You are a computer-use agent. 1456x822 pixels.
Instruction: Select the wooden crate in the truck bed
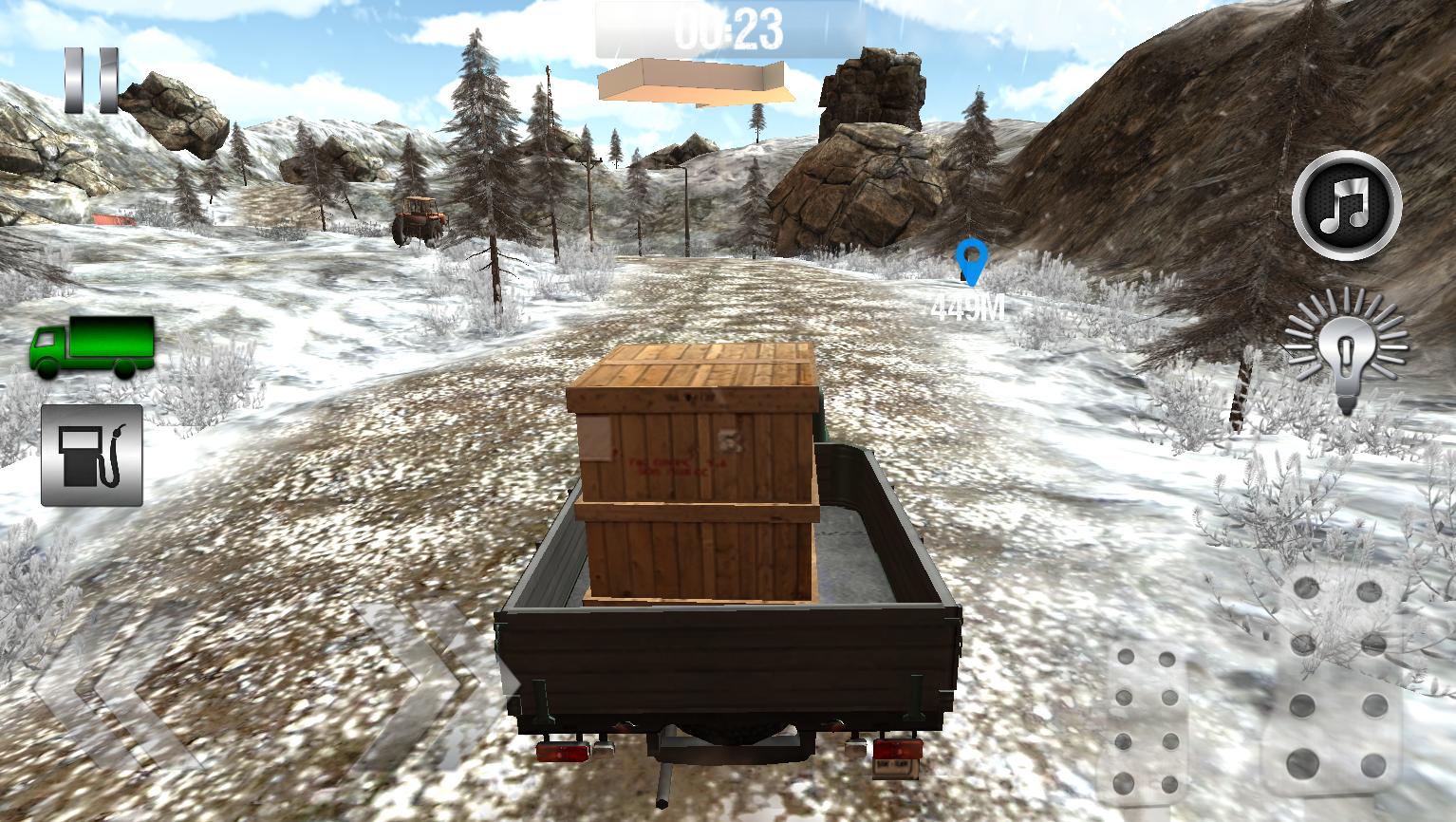[x=696, y=475]
